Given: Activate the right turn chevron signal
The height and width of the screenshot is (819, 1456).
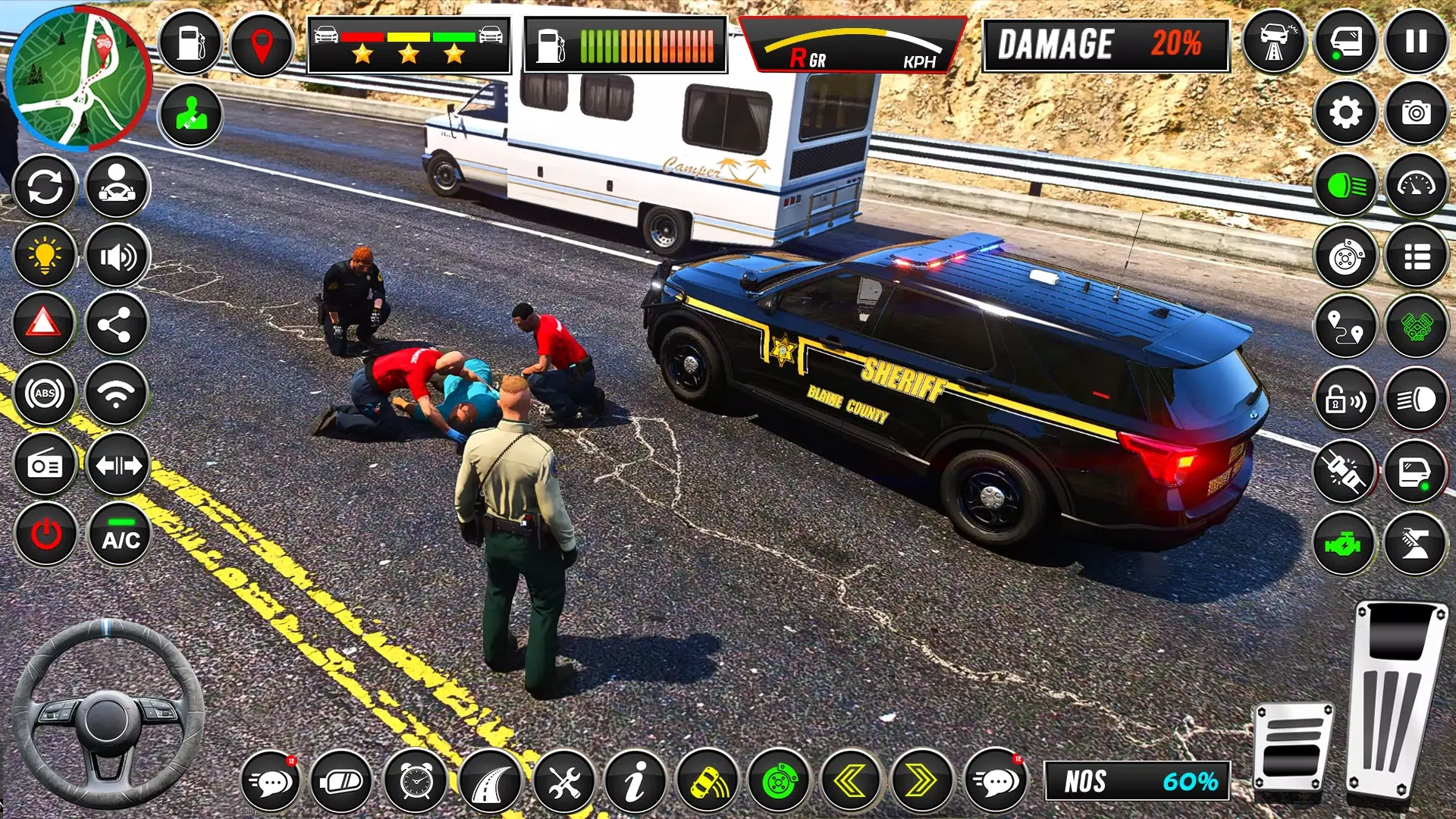Looking at the screenshot, I should (922, 781).
